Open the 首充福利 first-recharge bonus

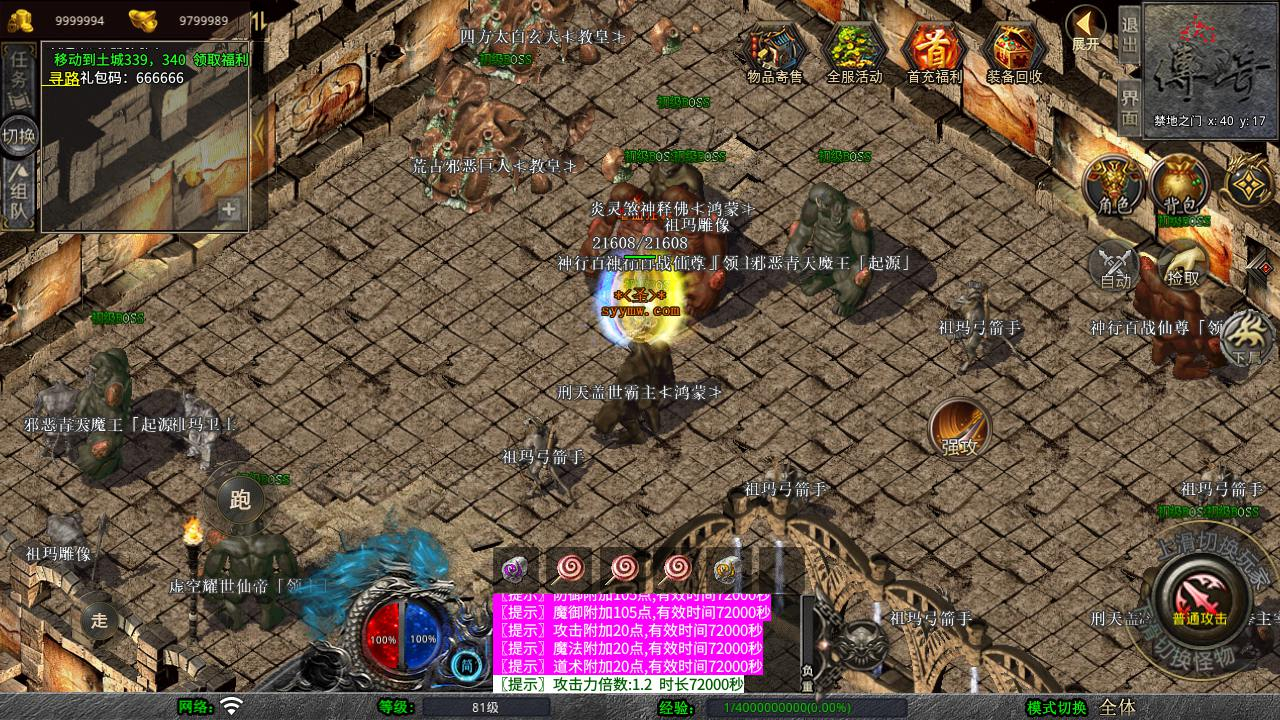tap(934, 53)
